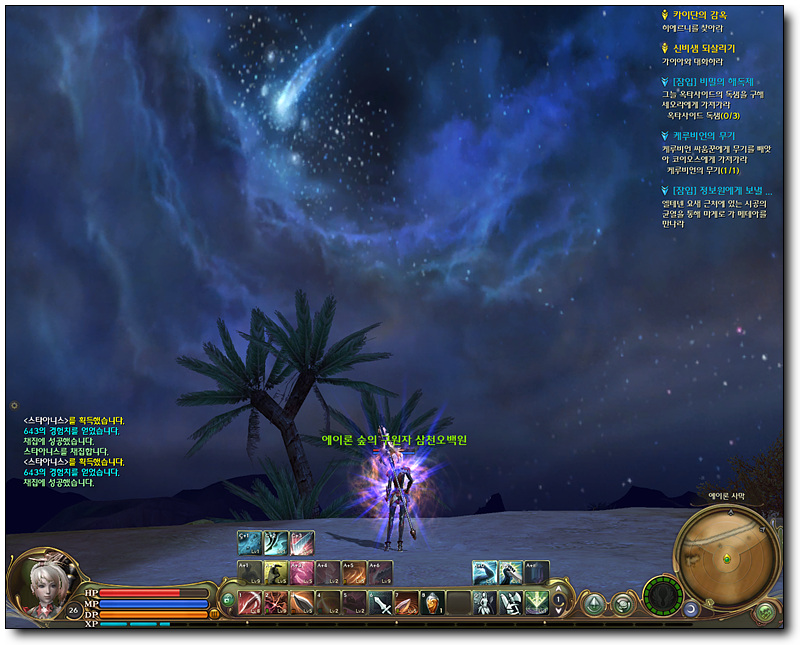This screenshot has height=645, width=800.
Task: Click the crescent moon button by minimap
Action: click(x=691, y=608)
